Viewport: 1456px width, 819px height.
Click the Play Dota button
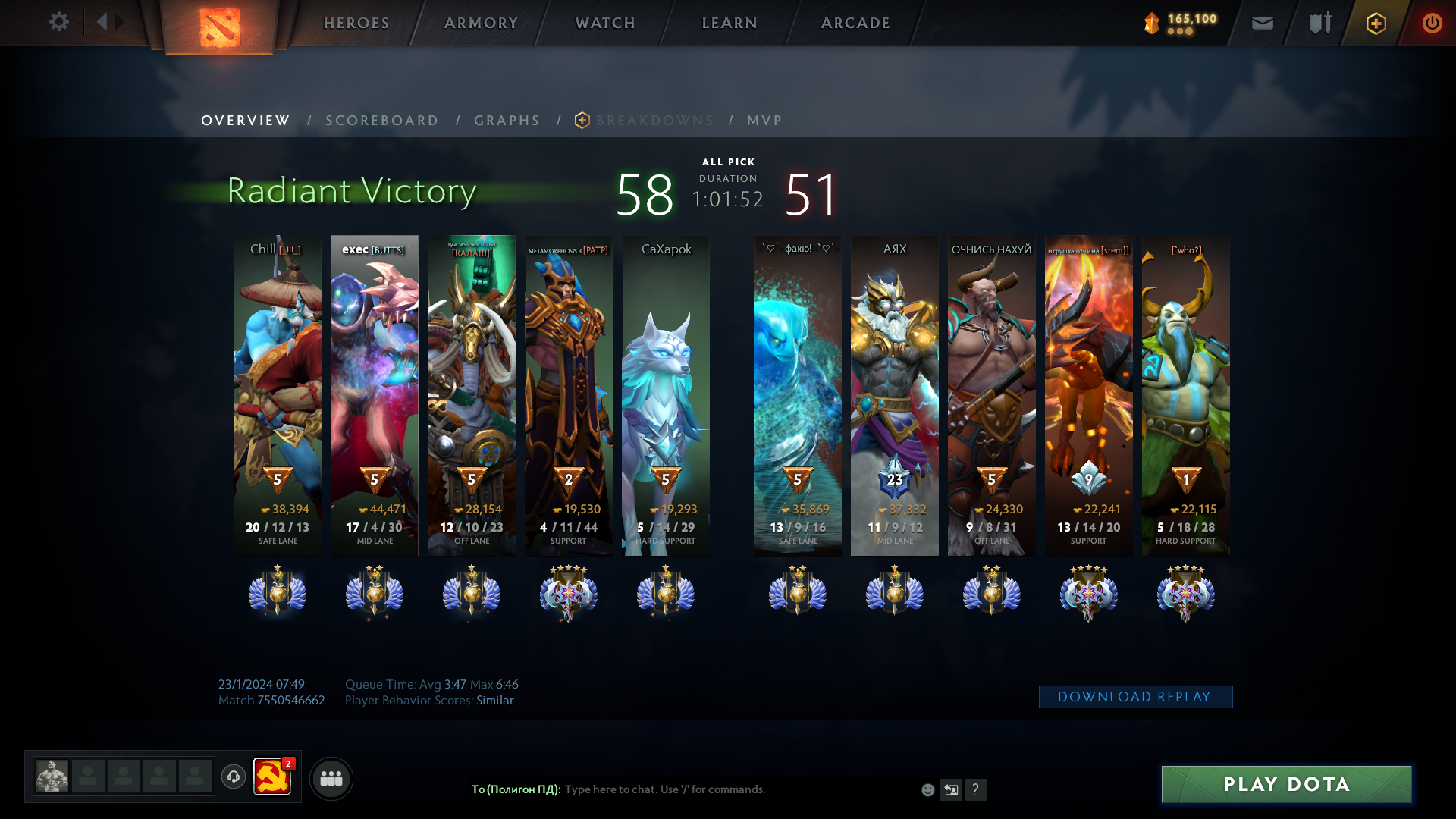[1286, 784]
